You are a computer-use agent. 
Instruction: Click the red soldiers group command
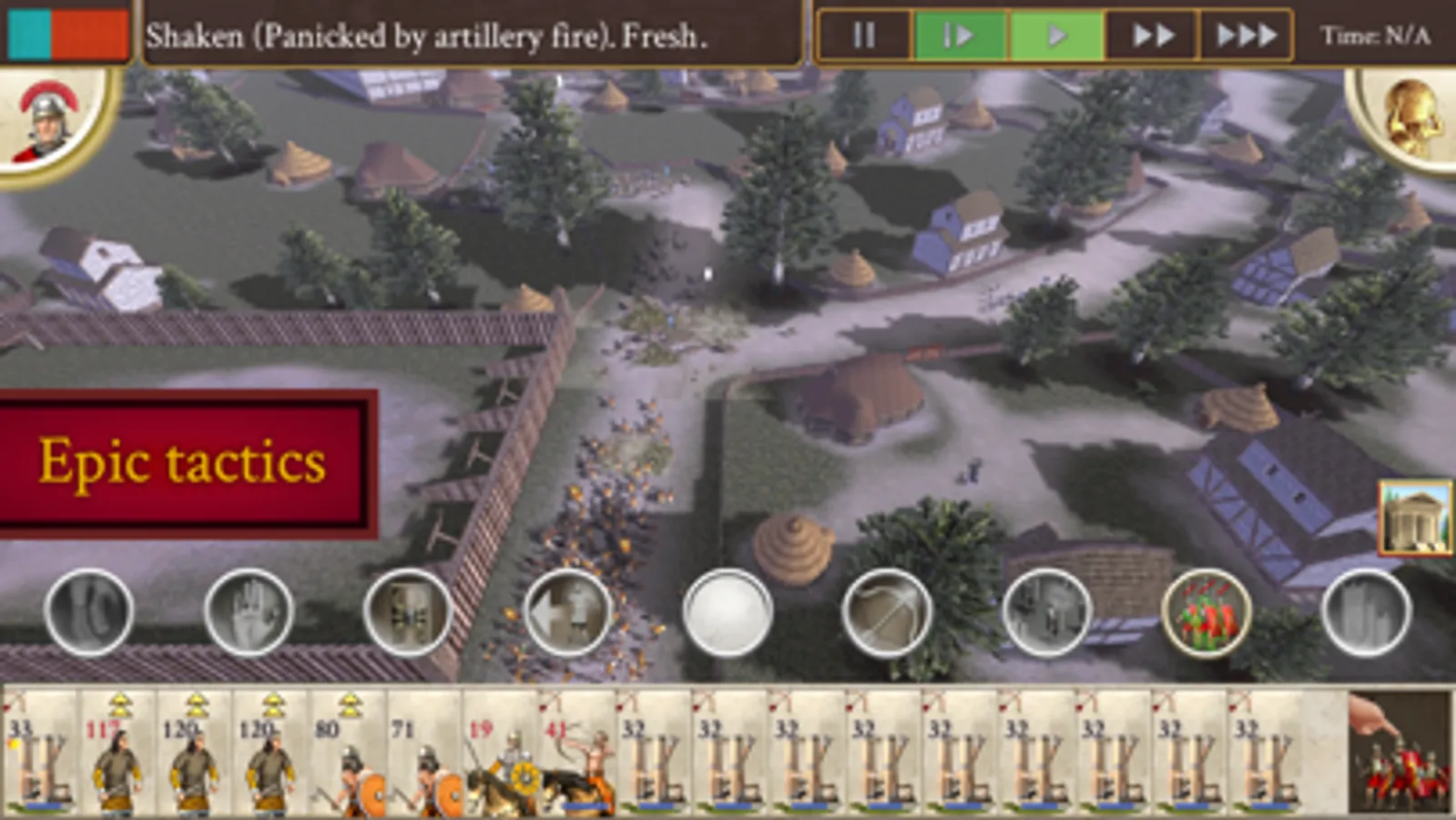(1206, 612)
